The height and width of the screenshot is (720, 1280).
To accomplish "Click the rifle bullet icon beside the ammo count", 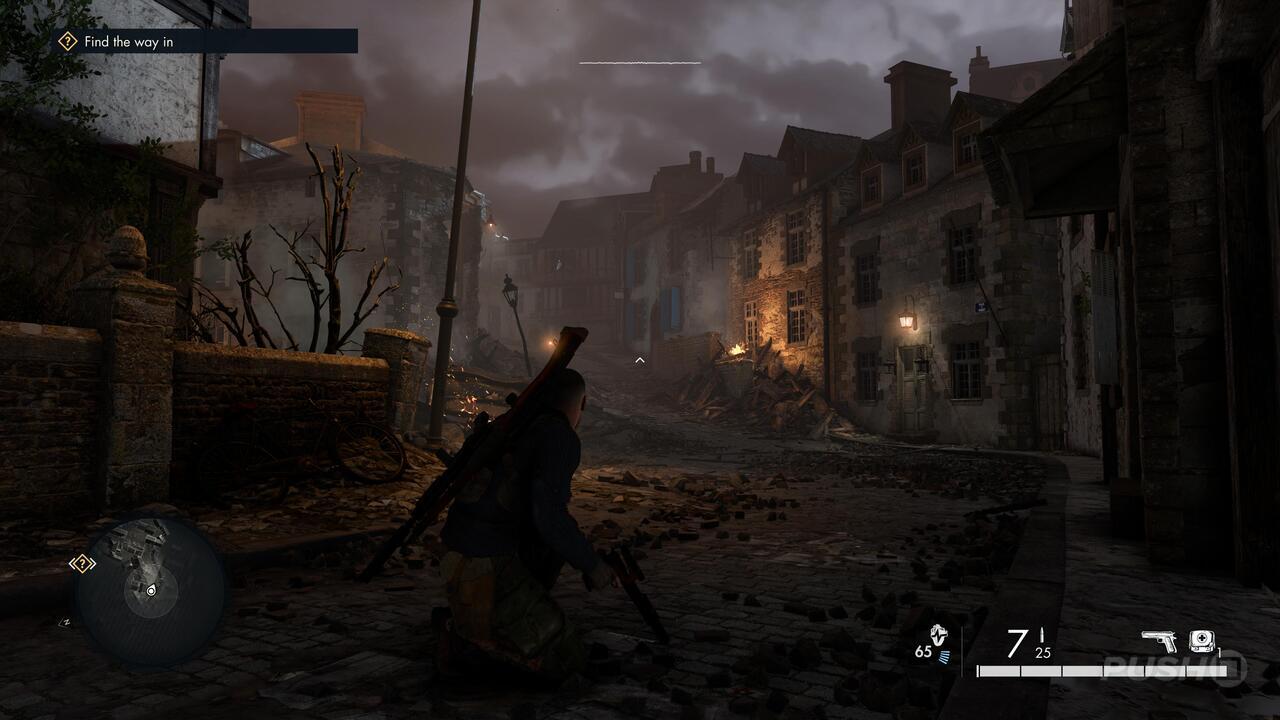I will (x=1042, y=634).
